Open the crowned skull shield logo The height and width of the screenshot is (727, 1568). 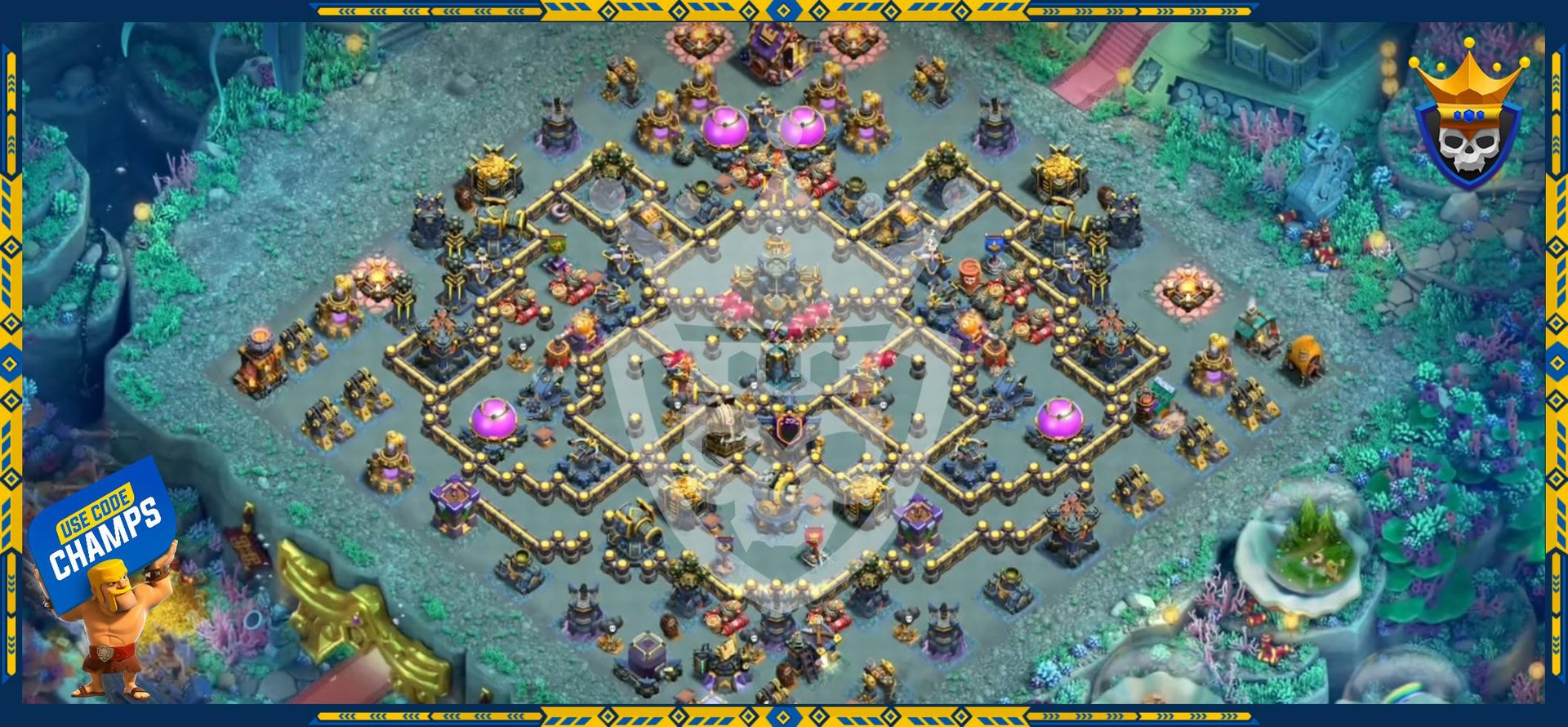tap(1468, 123)
